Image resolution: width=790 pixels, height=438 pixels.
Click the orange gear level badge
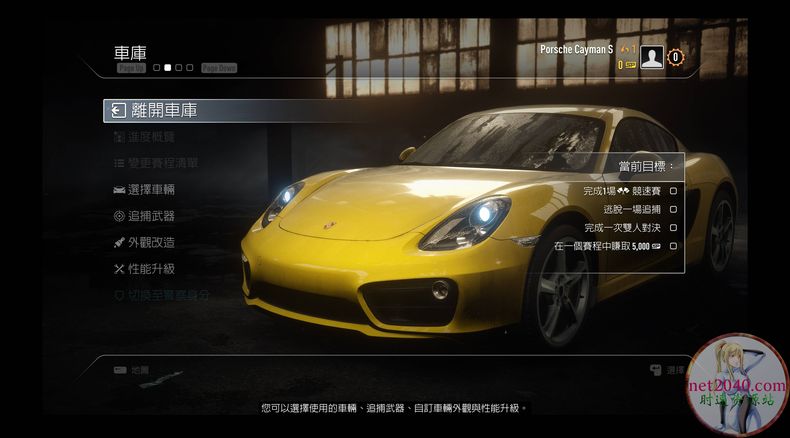(676, 57)
